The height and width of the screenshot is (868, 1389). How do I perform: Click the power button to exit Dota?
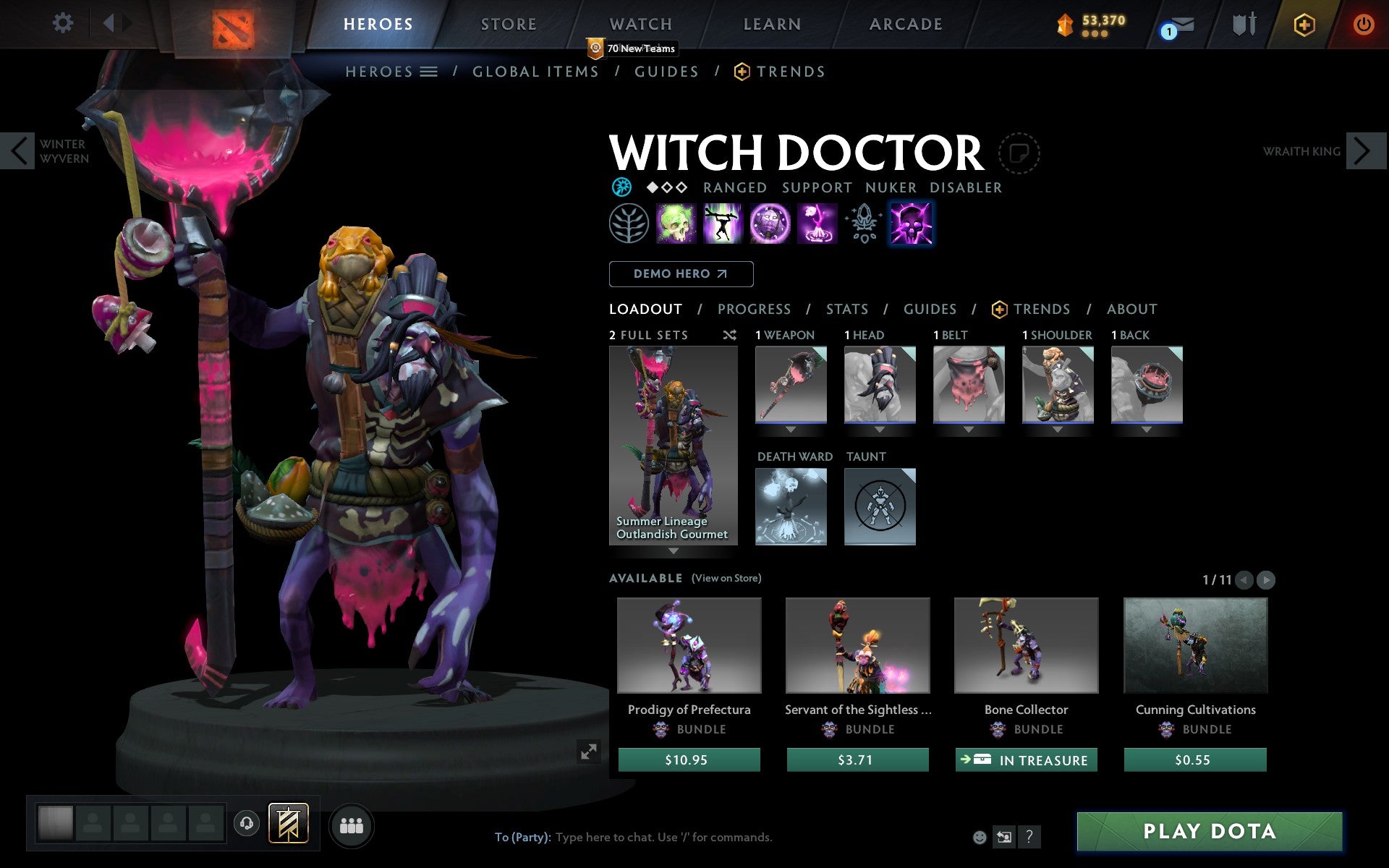pyautogui.click(x=1364, y=24)
